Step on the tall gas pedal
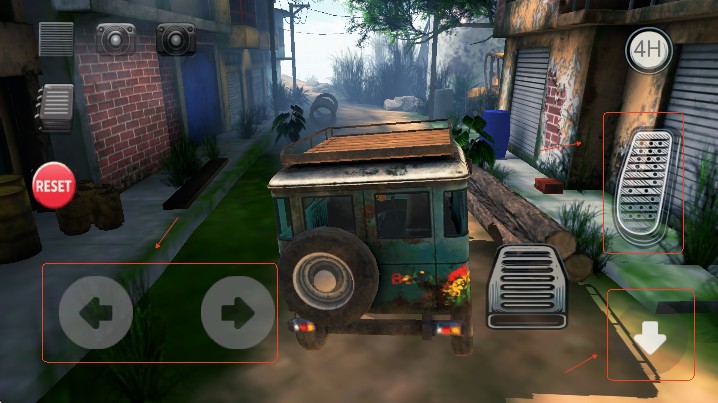Image resolution: width=718 pixels, height=403 pixels. point(643,182)
